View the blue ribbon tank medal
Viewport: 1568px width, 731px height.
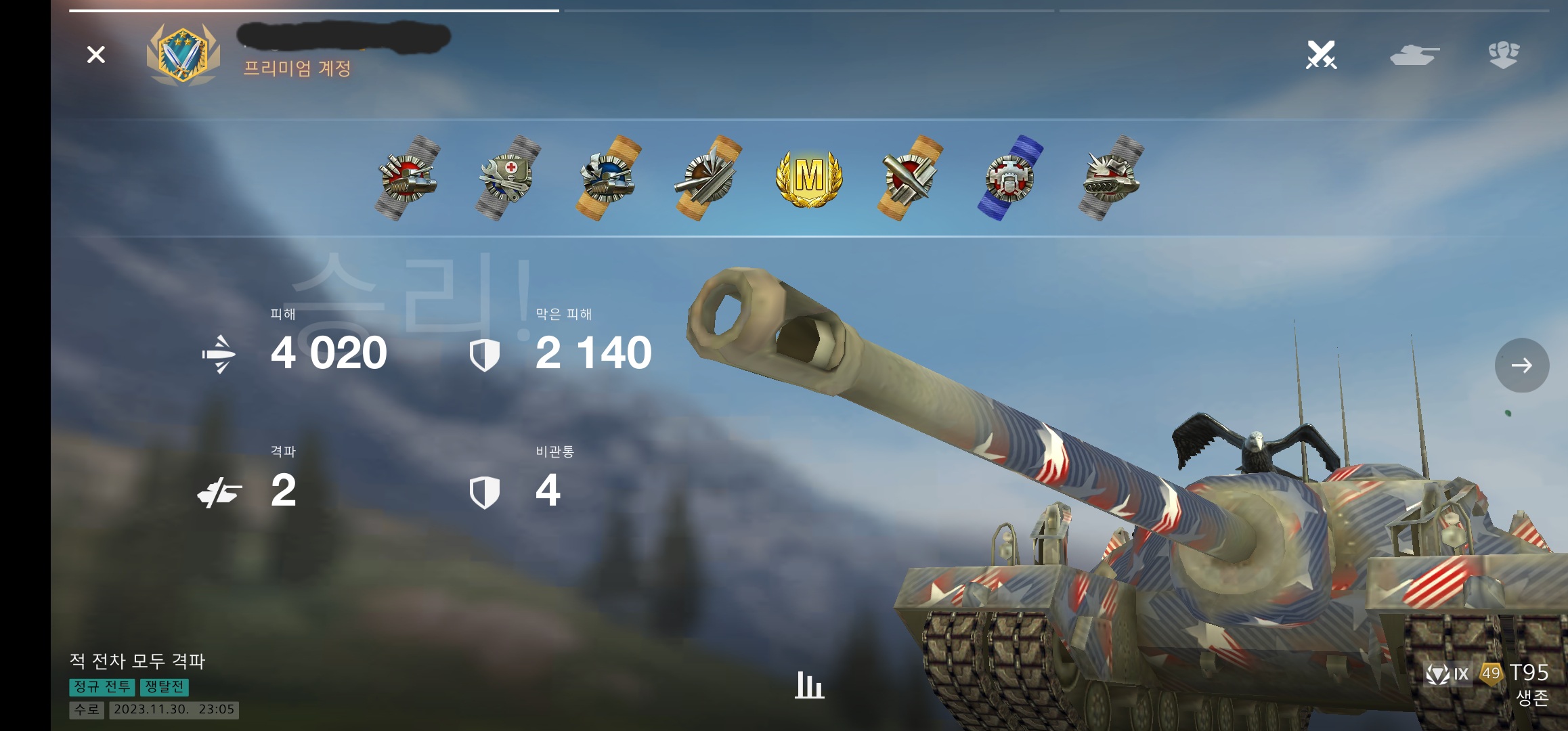(1009, 178)
